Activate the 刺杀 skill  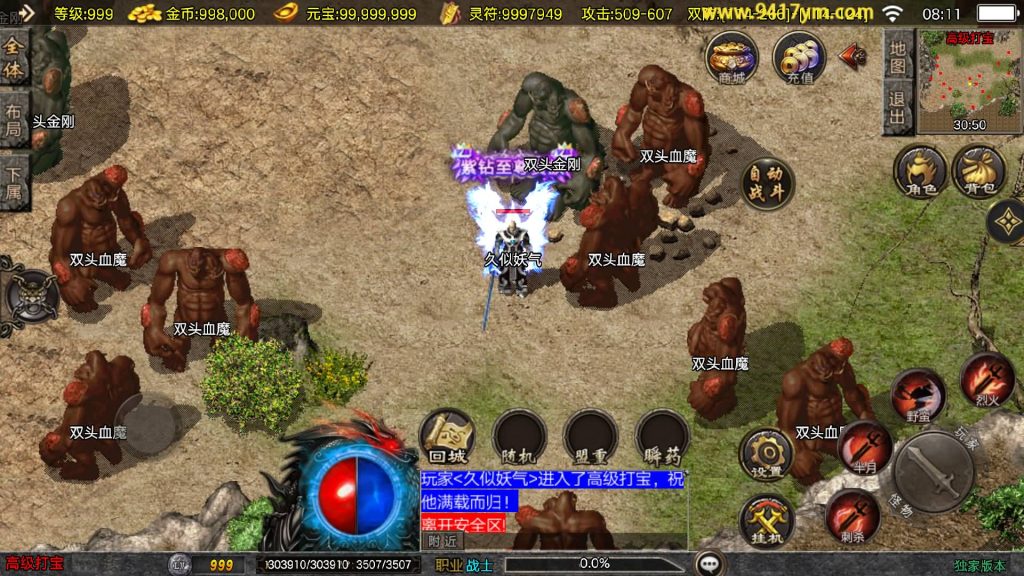pos(852,516)
